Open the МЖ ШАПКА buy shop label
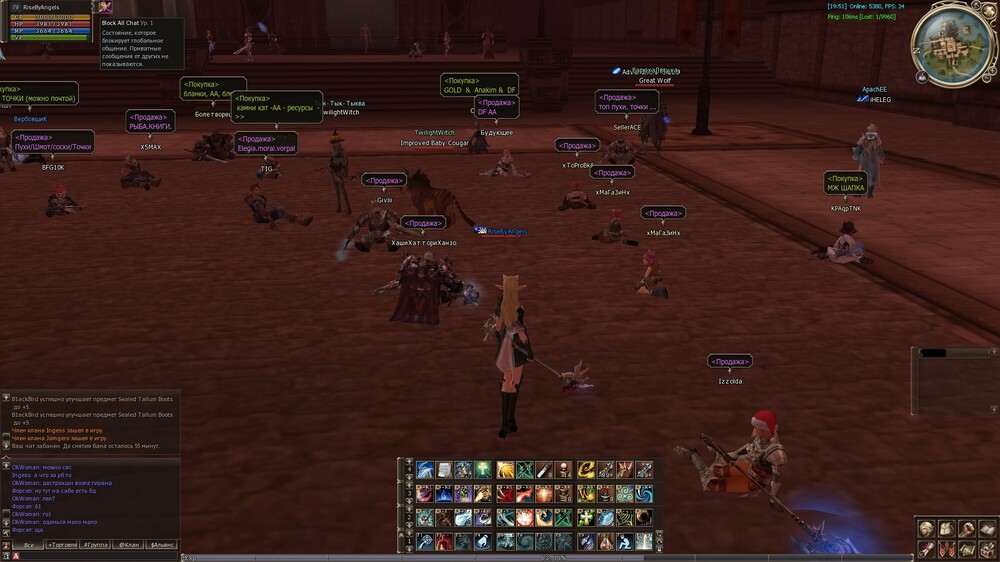This screenshot has height=562, width=1000. (x=845, y=183)
